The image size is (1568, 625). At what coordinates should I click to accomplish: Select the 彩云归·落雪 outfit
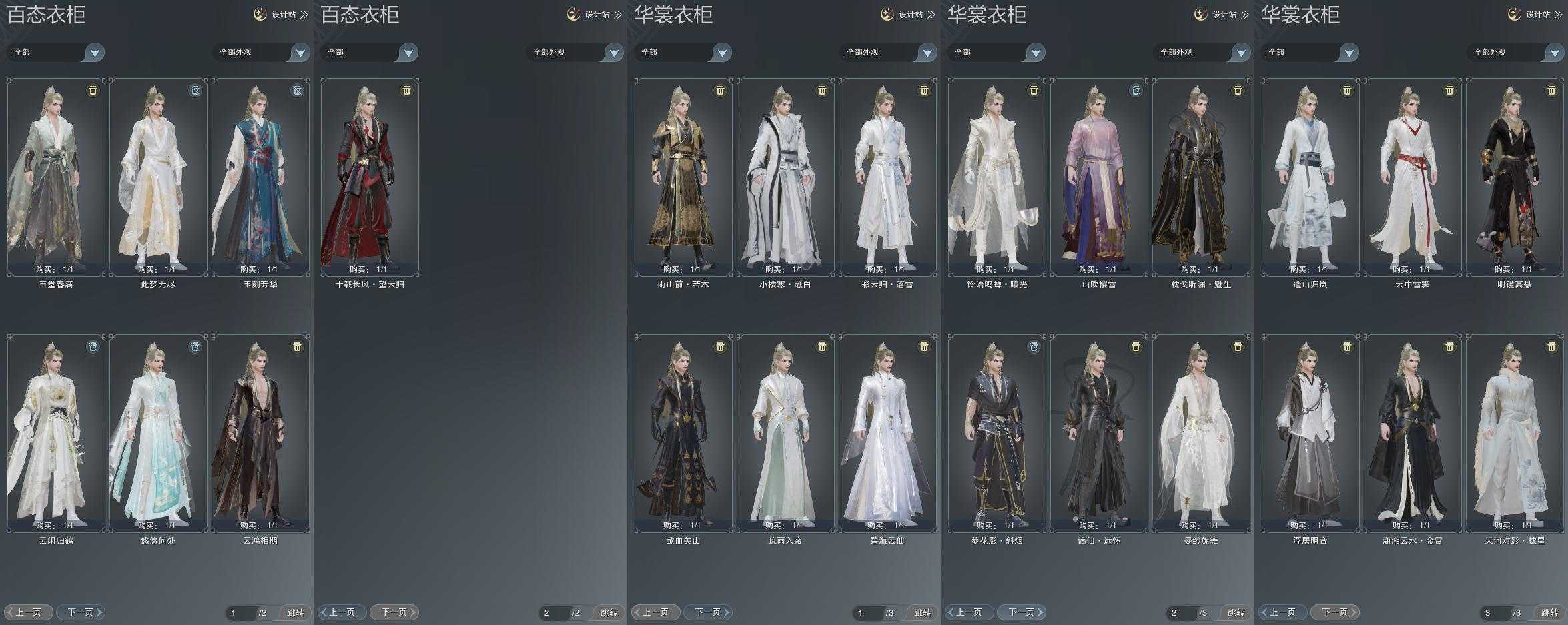click(887, 177)
